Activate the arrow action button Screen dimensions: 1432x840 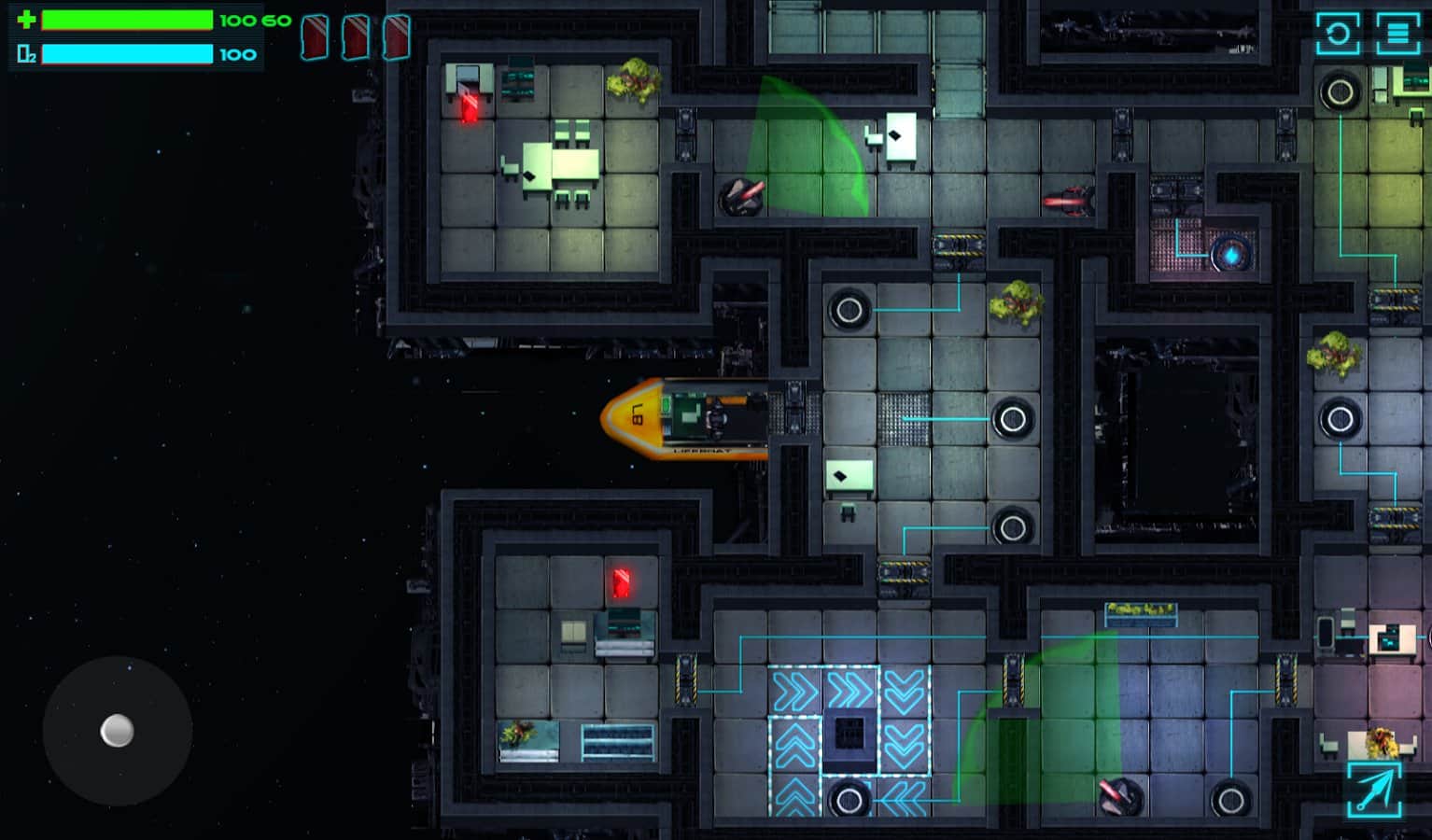(x=1374, y=790)
